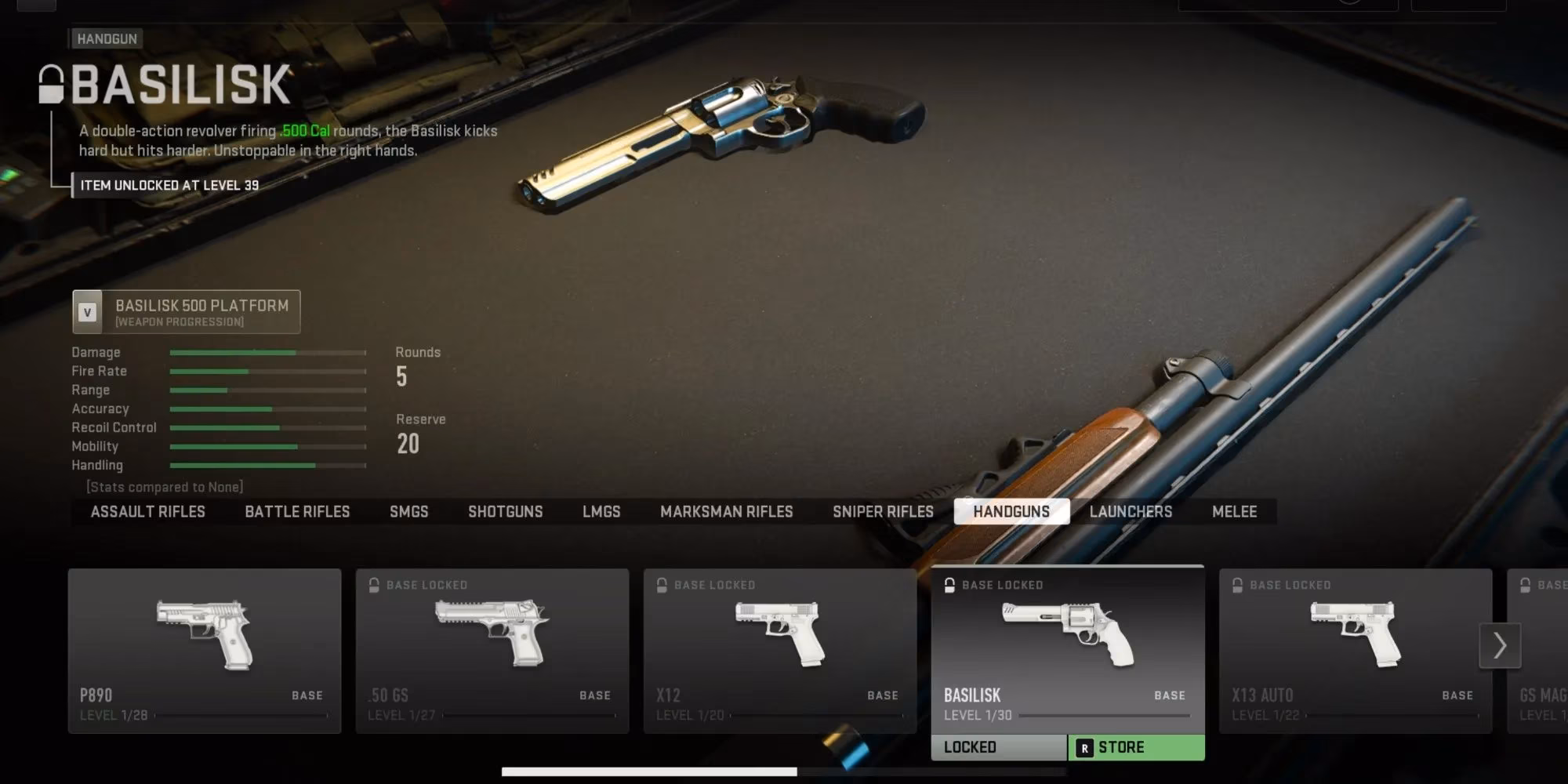Pick the Basilisk revolver card
Screen dimensions: 1568x784
[x=1067, y=649]
